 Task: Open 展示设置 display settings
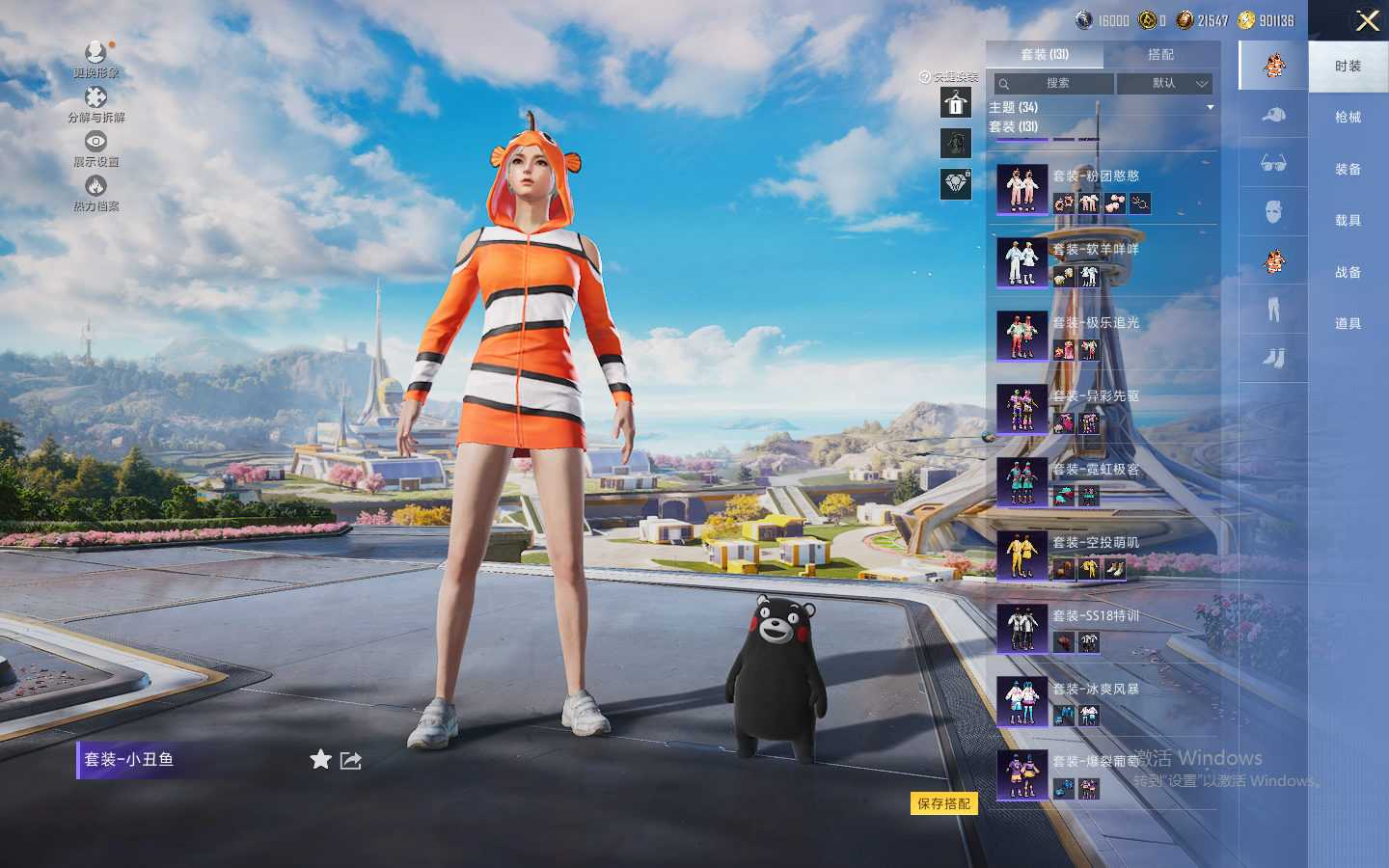coord(95,148)
